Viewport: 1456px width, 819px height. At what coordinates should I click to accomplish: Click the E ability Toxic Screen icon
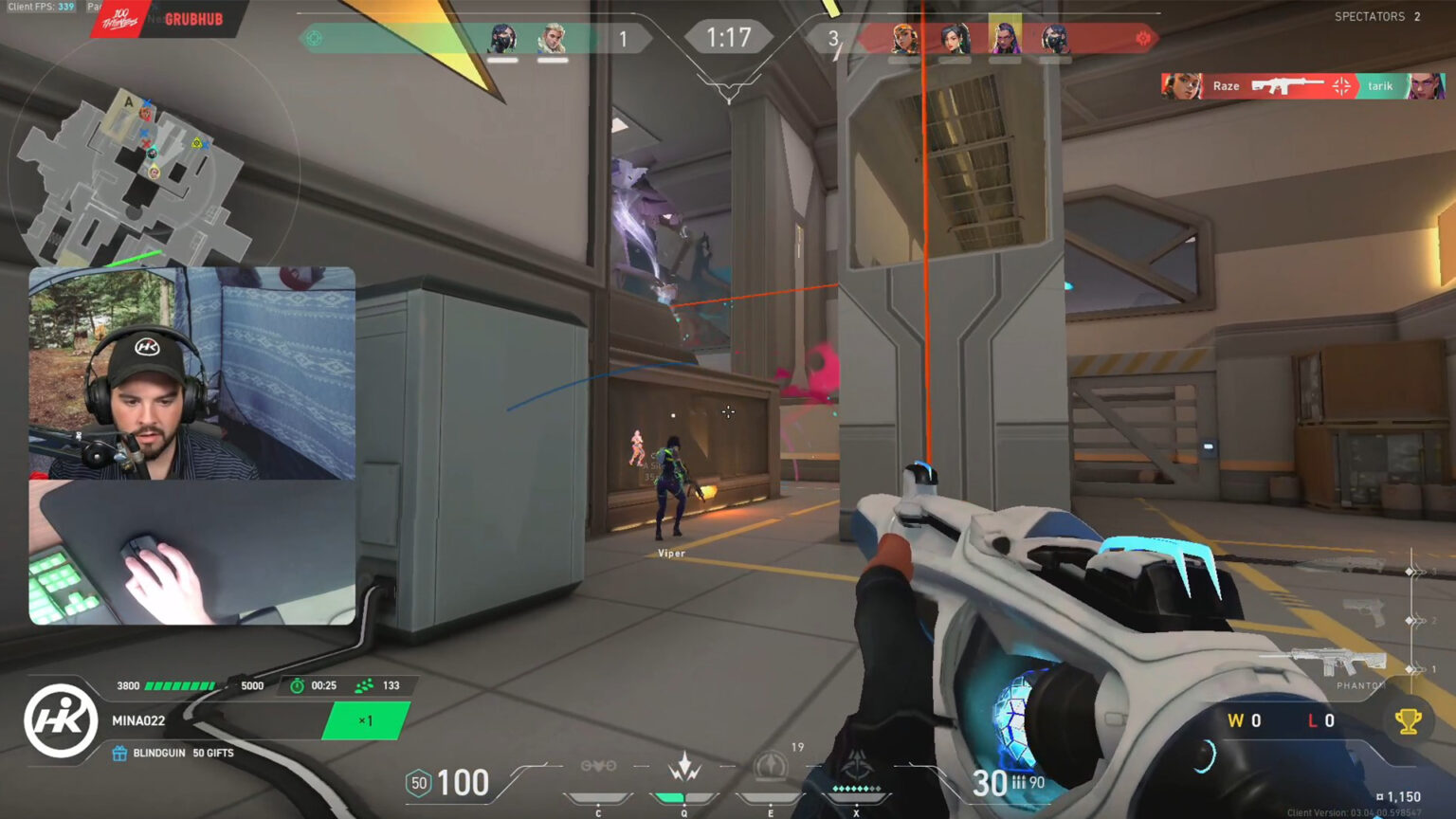(x=770, y=765)
